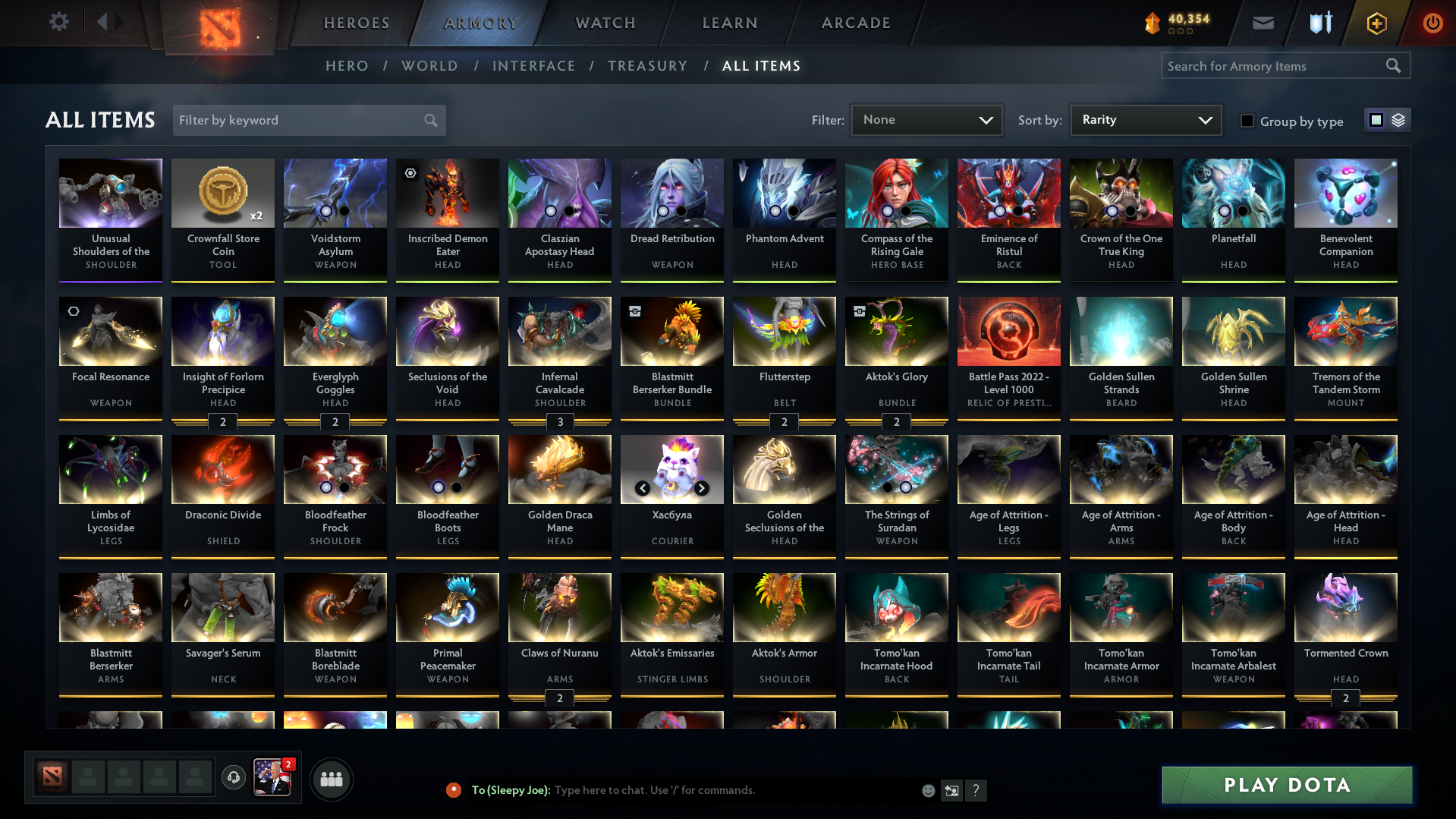Click the voice chat headset icon
The height and width of the screenshot is (819, 1456).
tap(233, 778)
